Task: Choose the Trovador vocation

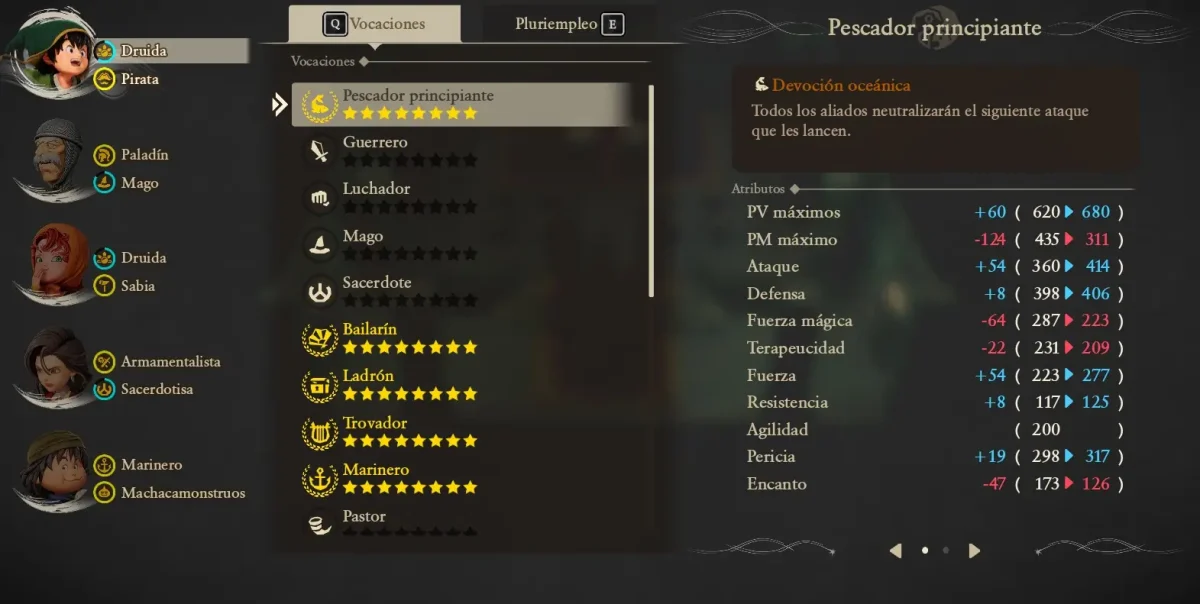Action: [x=460, y=432]
